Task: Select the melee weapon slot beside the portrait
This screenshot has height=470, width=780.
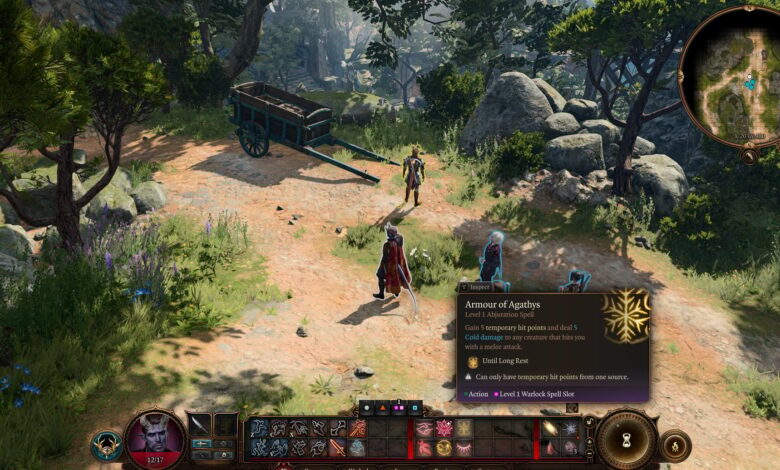Action: 200,425
